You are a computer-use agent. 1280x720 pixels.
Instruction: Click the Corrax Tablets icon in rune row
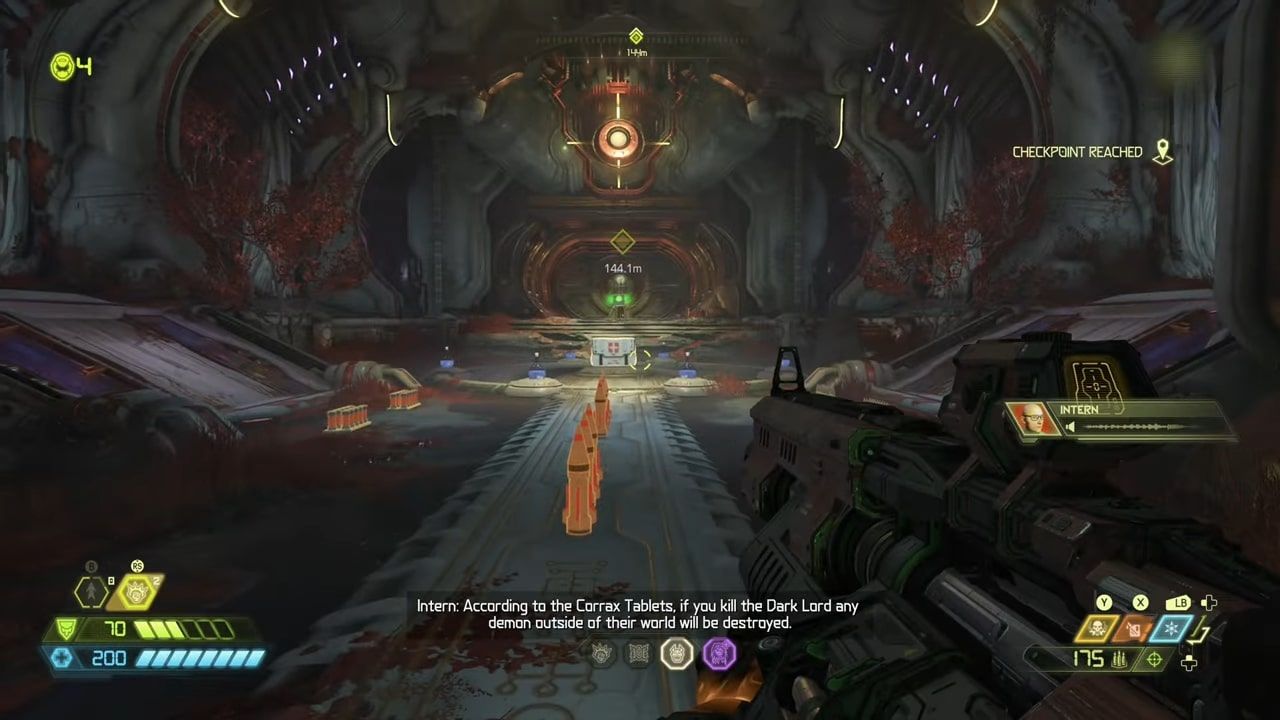point(638,653)
